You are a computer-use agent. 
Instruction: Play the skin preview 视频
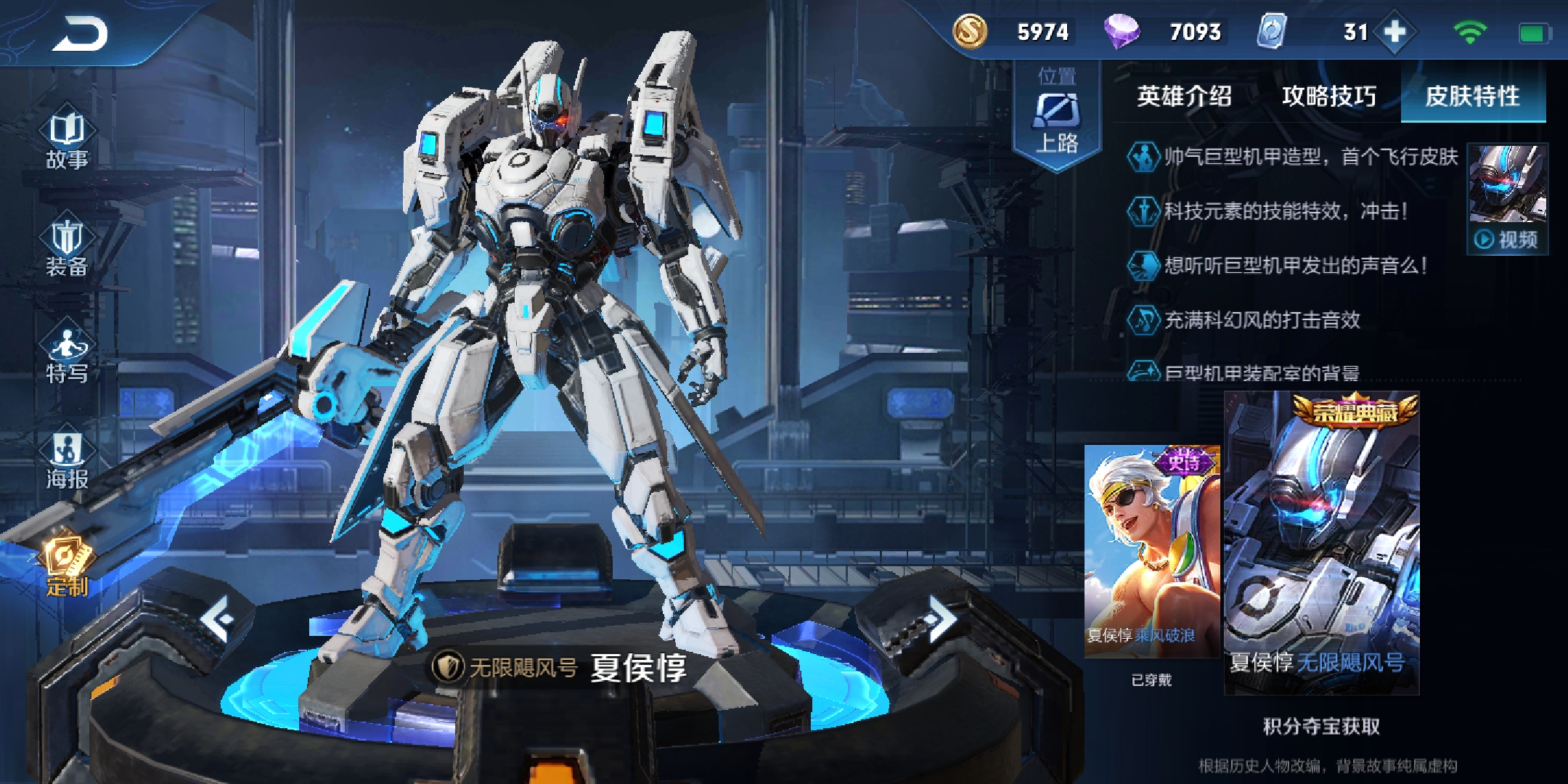[x=1507, y=238]
